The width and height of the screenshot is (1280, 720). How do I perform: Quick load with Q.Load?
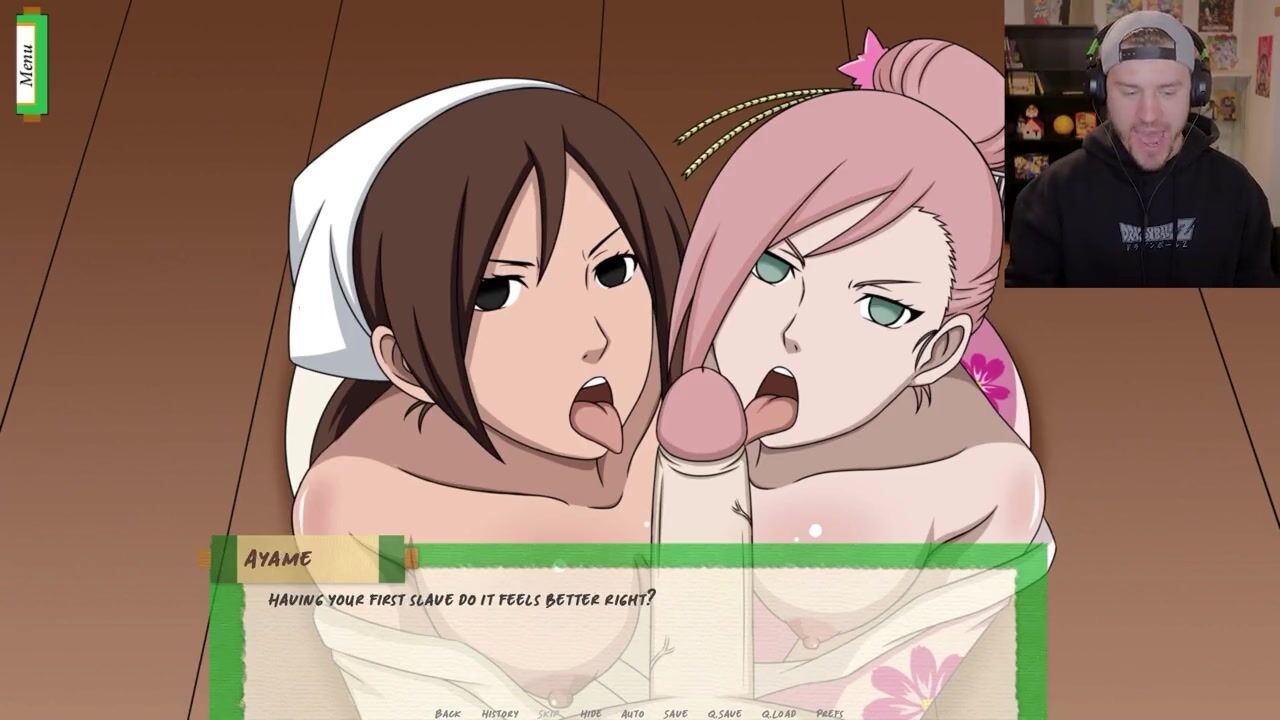(x=779, y=713)
